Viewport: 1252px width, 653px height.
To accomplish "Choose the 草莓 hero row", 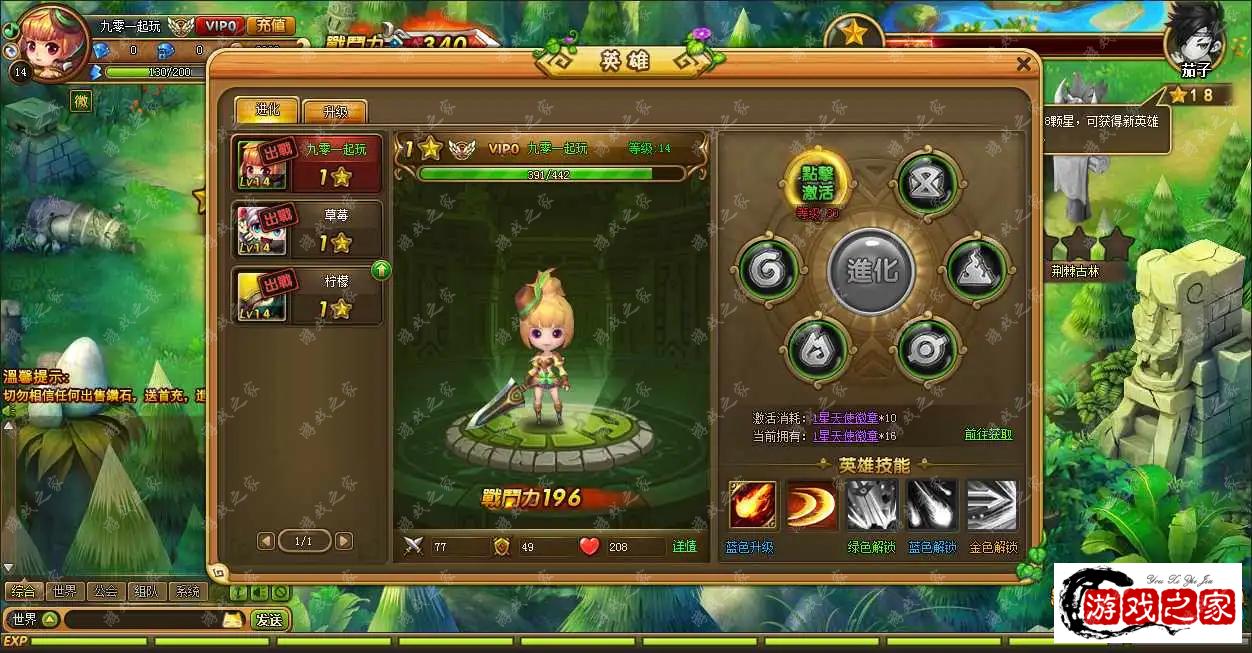I will [x=307, y=229].
